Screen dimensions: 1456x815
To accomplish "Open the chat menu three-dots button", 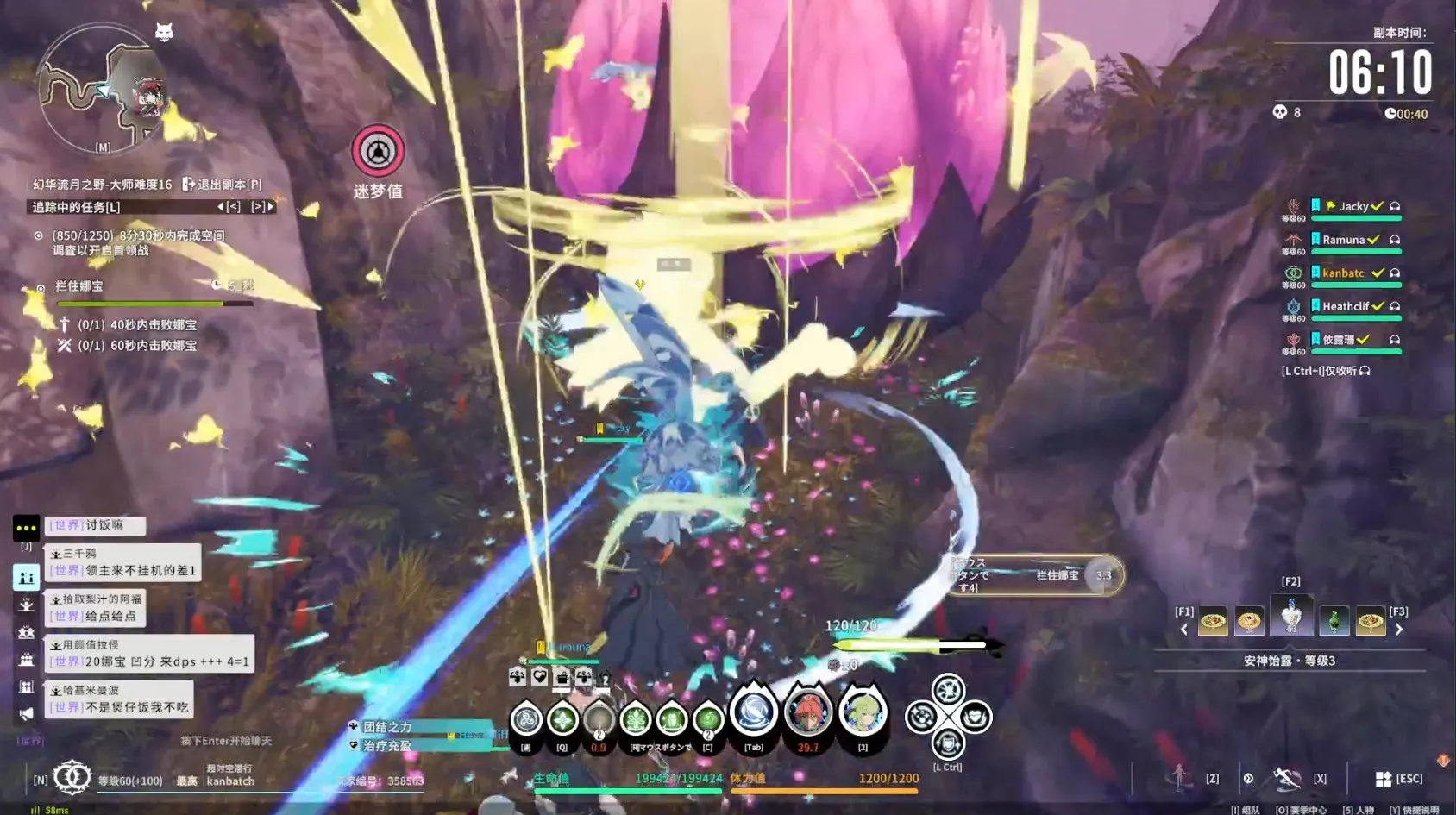I will [x=26, y=527].
